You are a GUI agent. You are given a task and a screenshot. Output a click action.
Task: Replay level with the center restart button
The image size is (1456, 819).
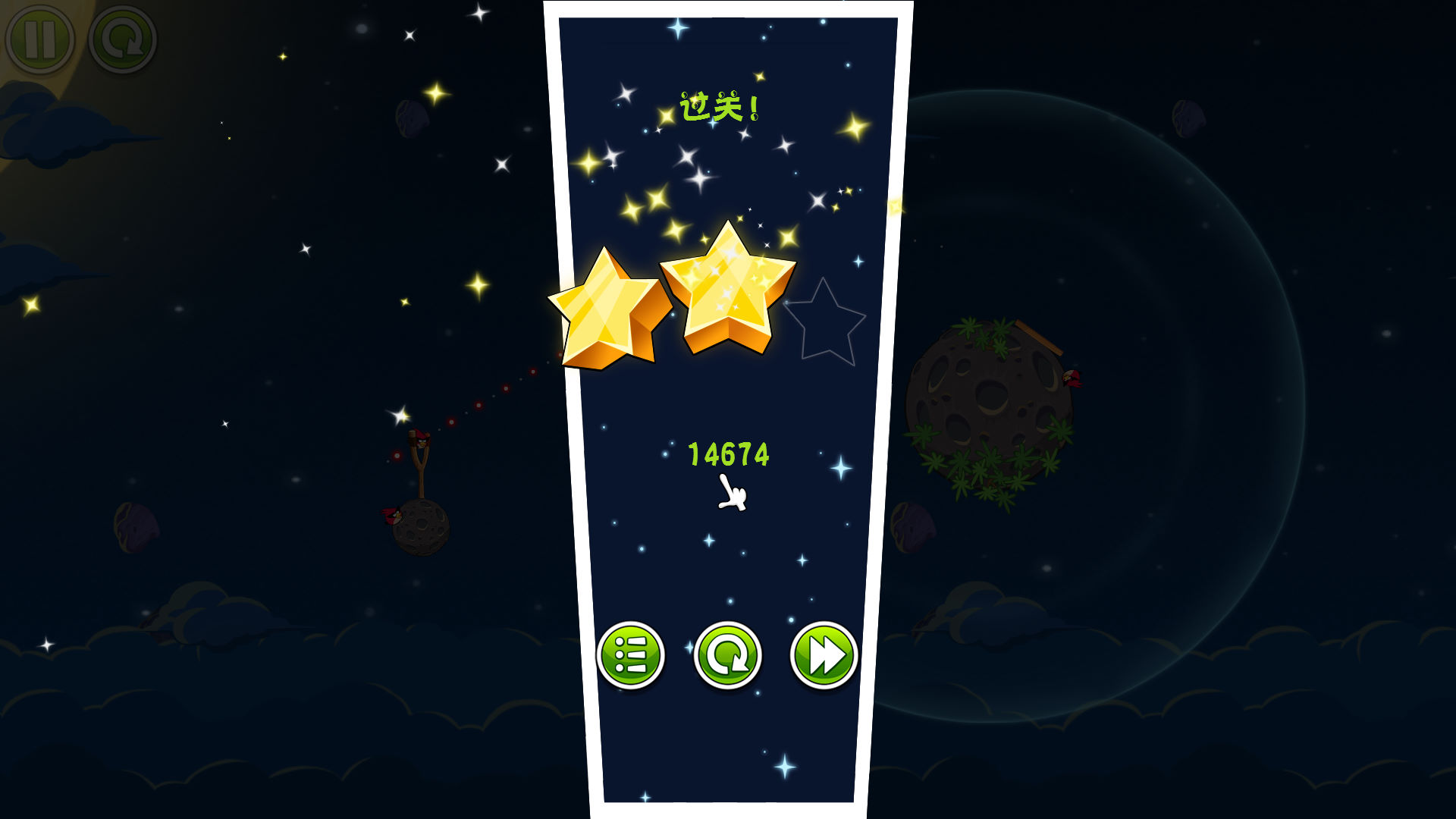coord(727,655)
